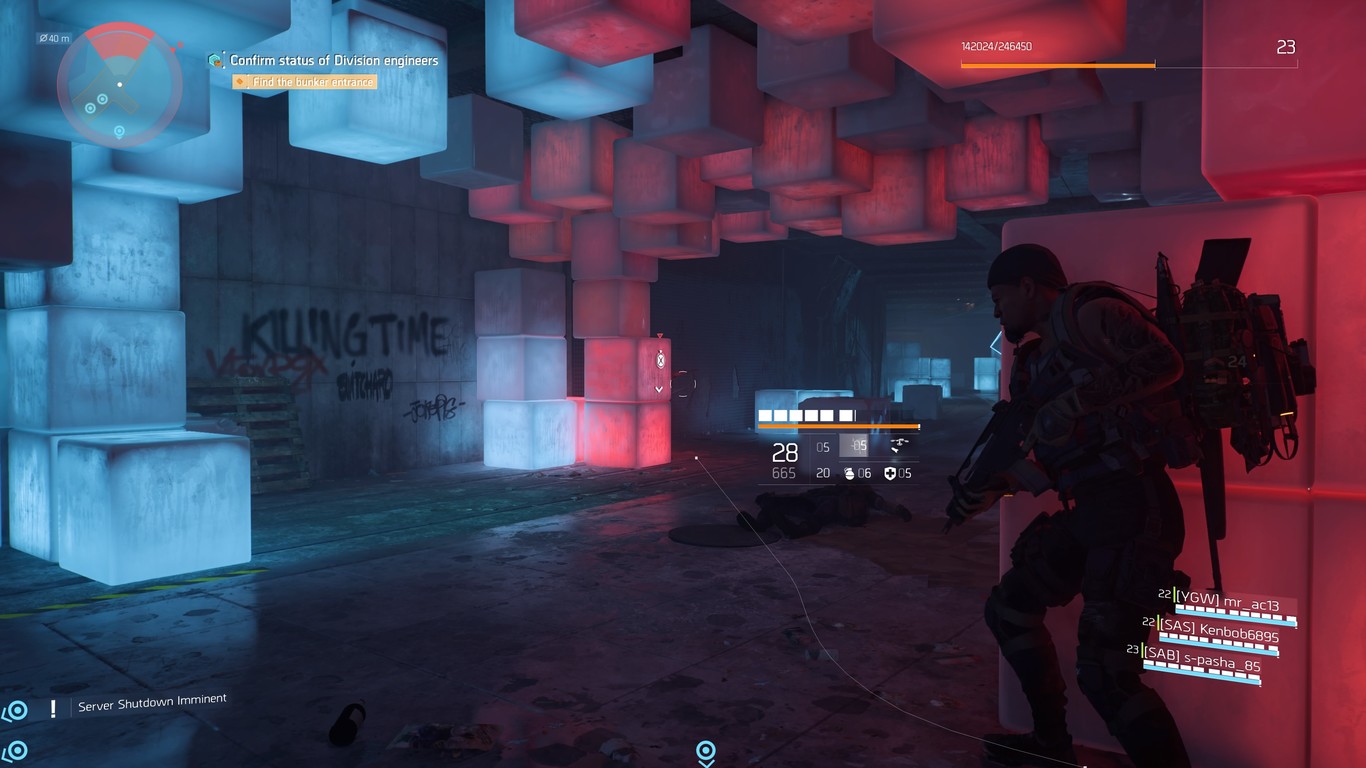This screenshot has height=768, width=1366.
Task: Select the grenade icon
Action: (849, 473)
